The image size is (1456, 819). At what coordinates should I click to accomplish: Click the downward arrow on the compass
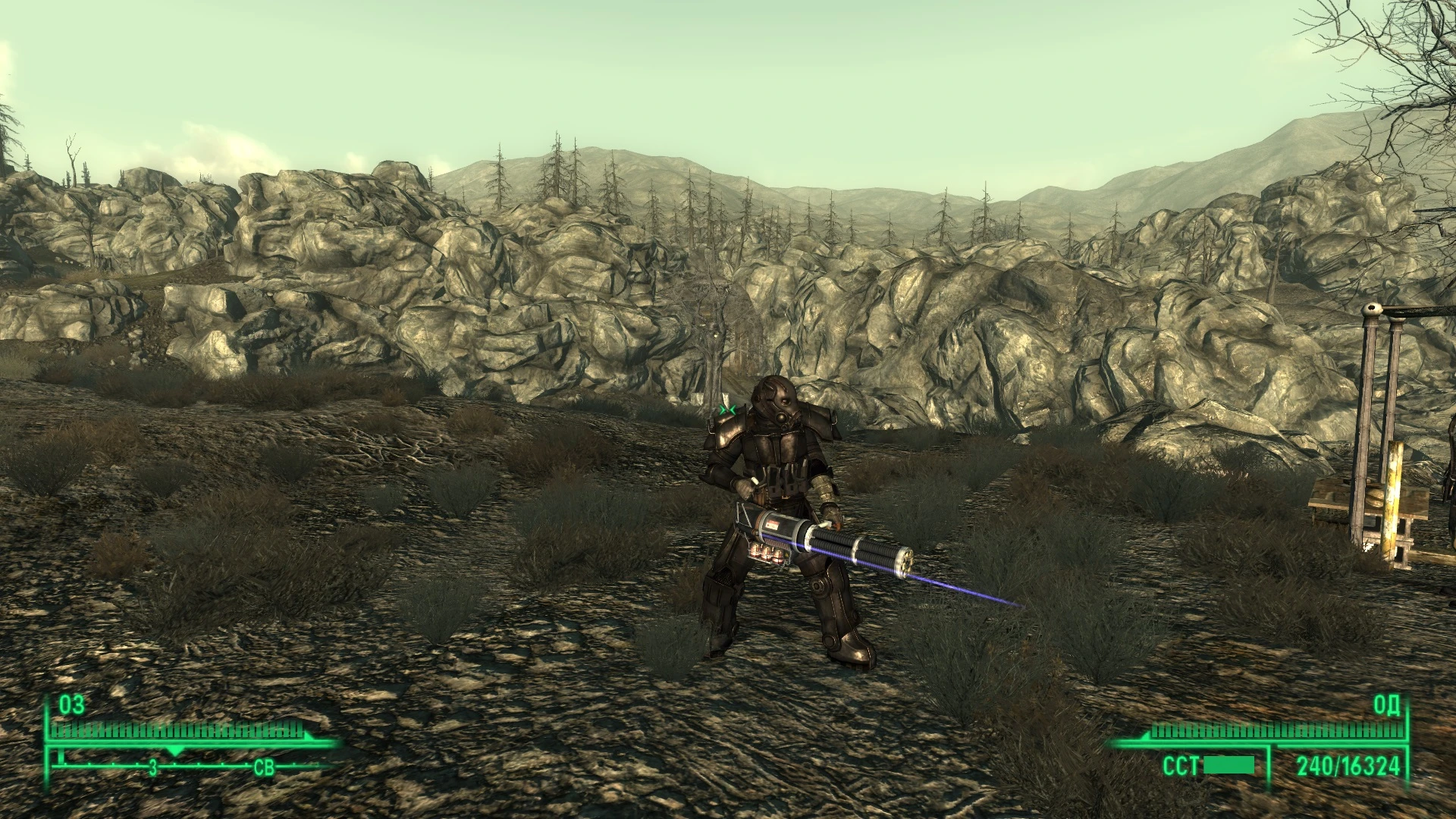pyautogui.click(x=175, y=751)
